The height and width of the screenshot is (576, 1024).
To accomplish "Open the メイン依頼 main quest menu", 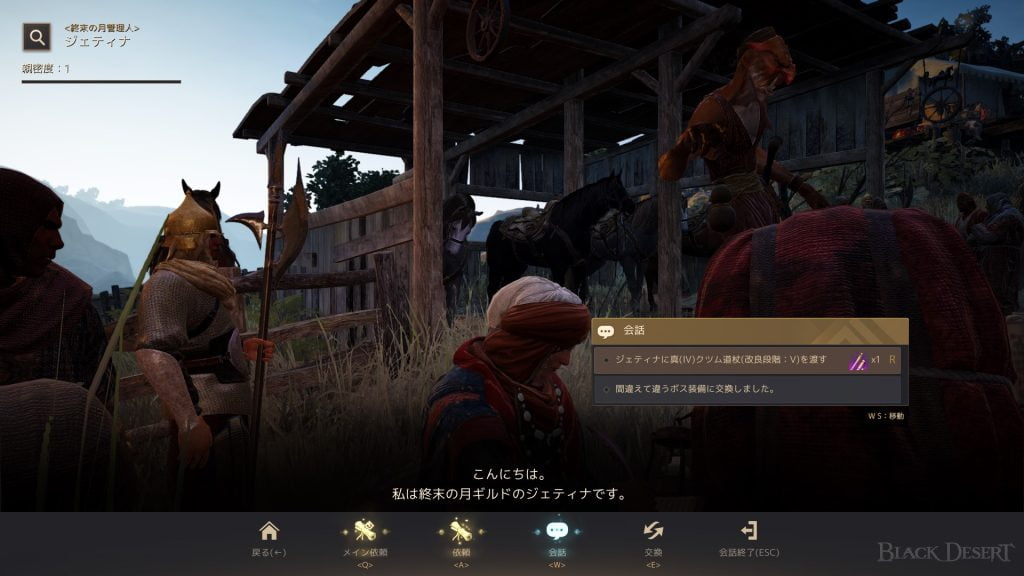I will [364, 537].
